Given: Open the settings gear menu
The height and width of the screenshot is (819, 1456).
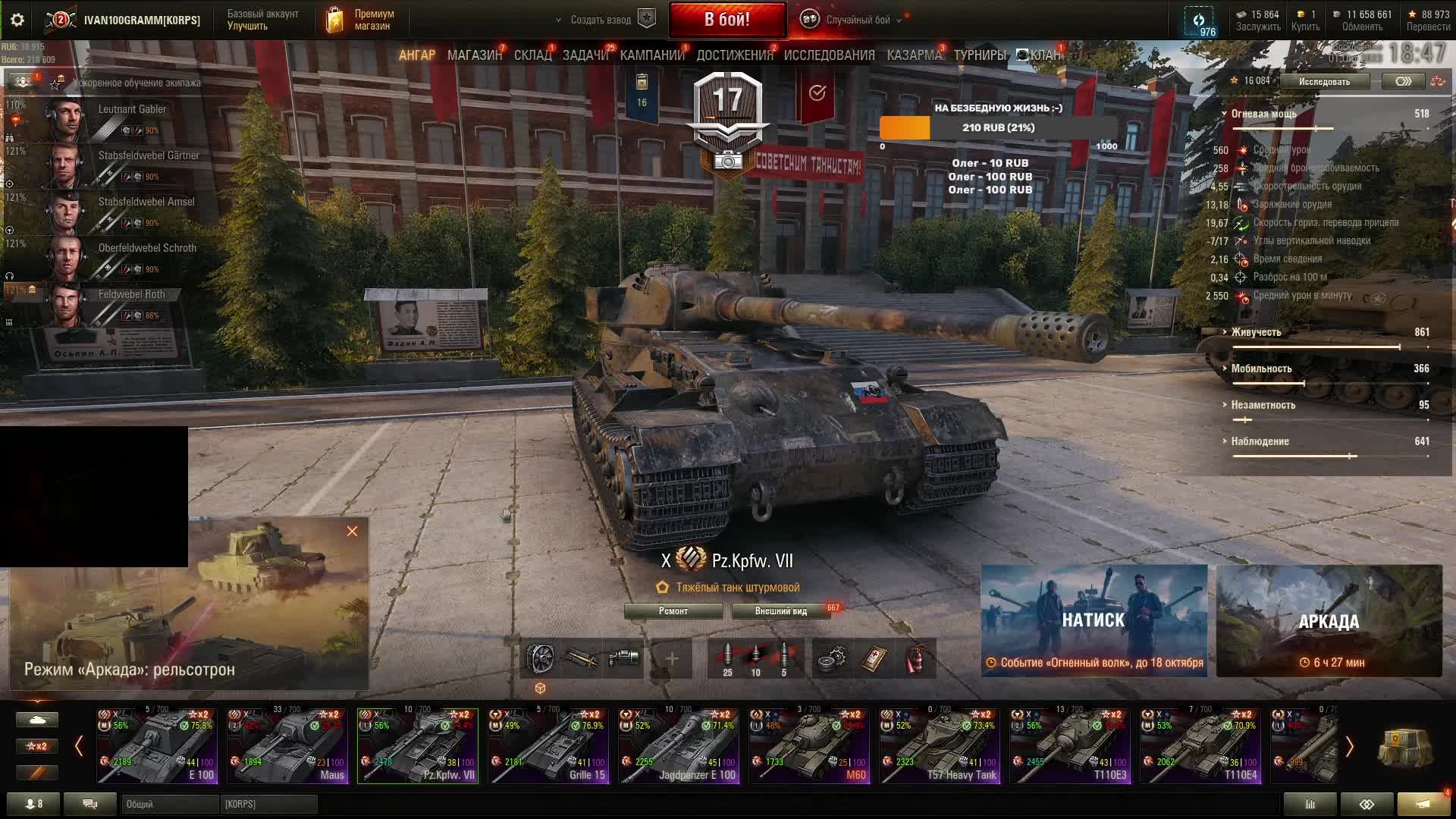Looking at the screenshot, I should click(17, 20).
